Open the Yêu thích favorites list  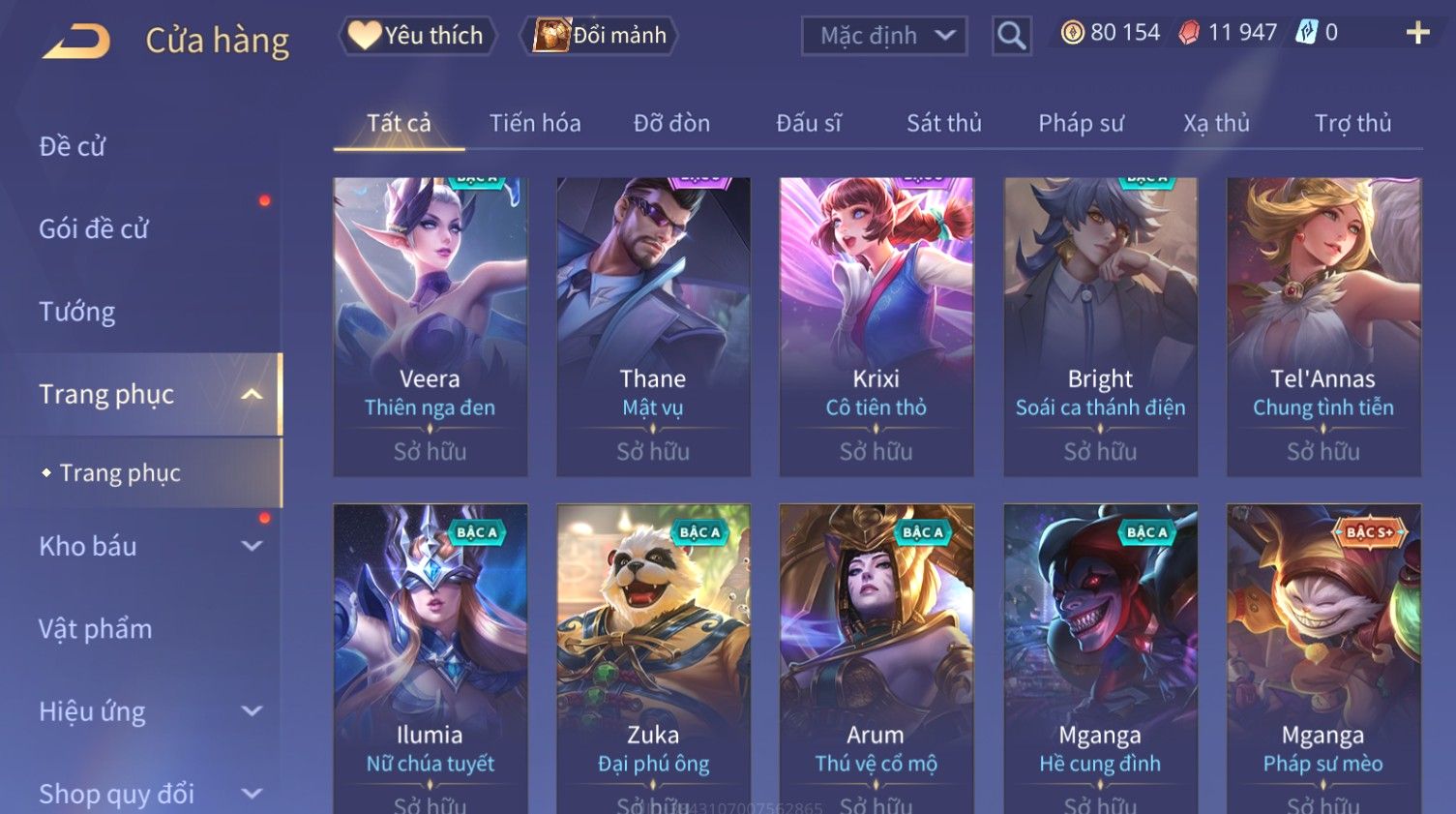(x=417, y=36)
